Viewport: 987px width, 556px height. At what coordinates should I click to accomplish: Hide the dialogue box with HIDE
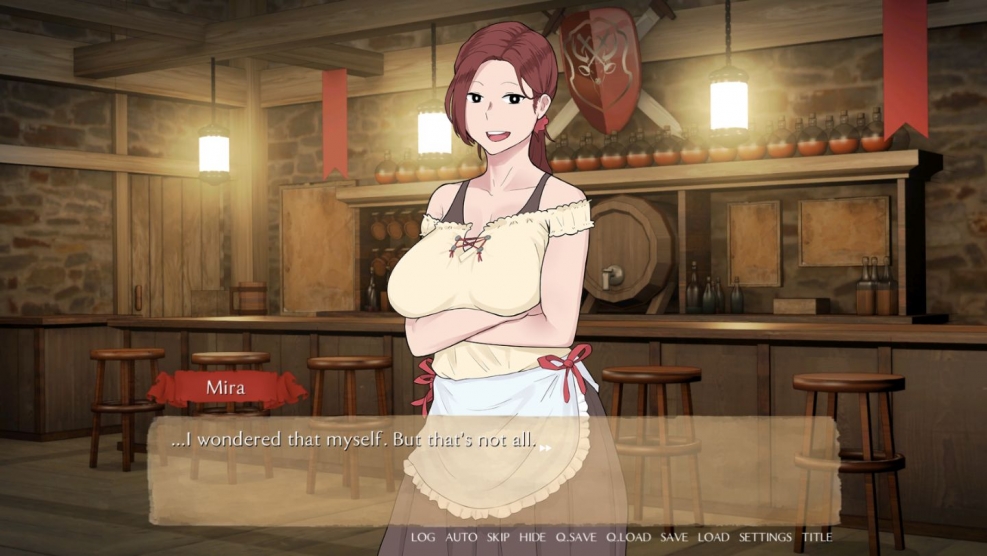(532, 537)
